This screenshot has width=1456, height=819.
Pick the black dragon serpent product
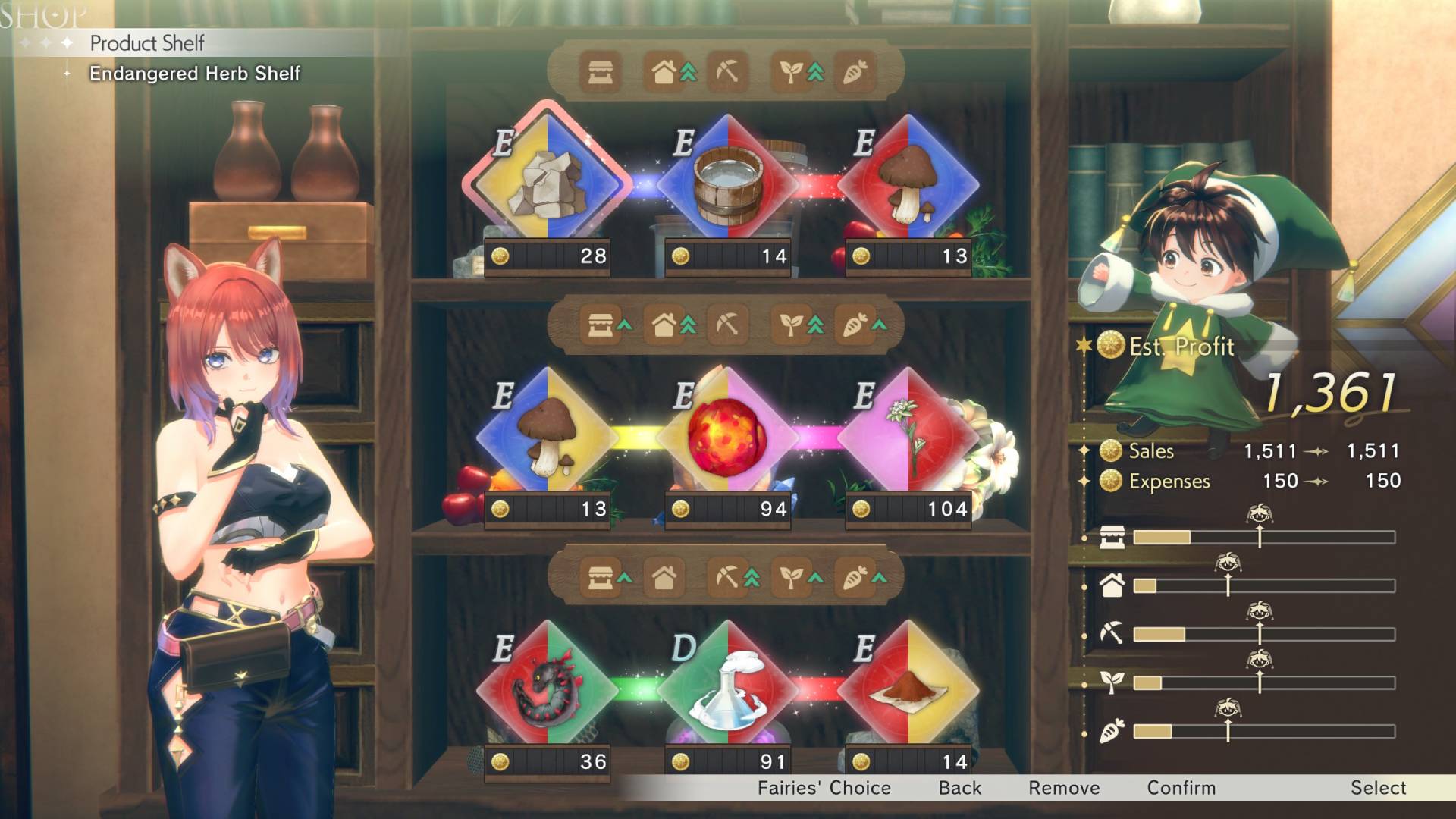point(546,690)
